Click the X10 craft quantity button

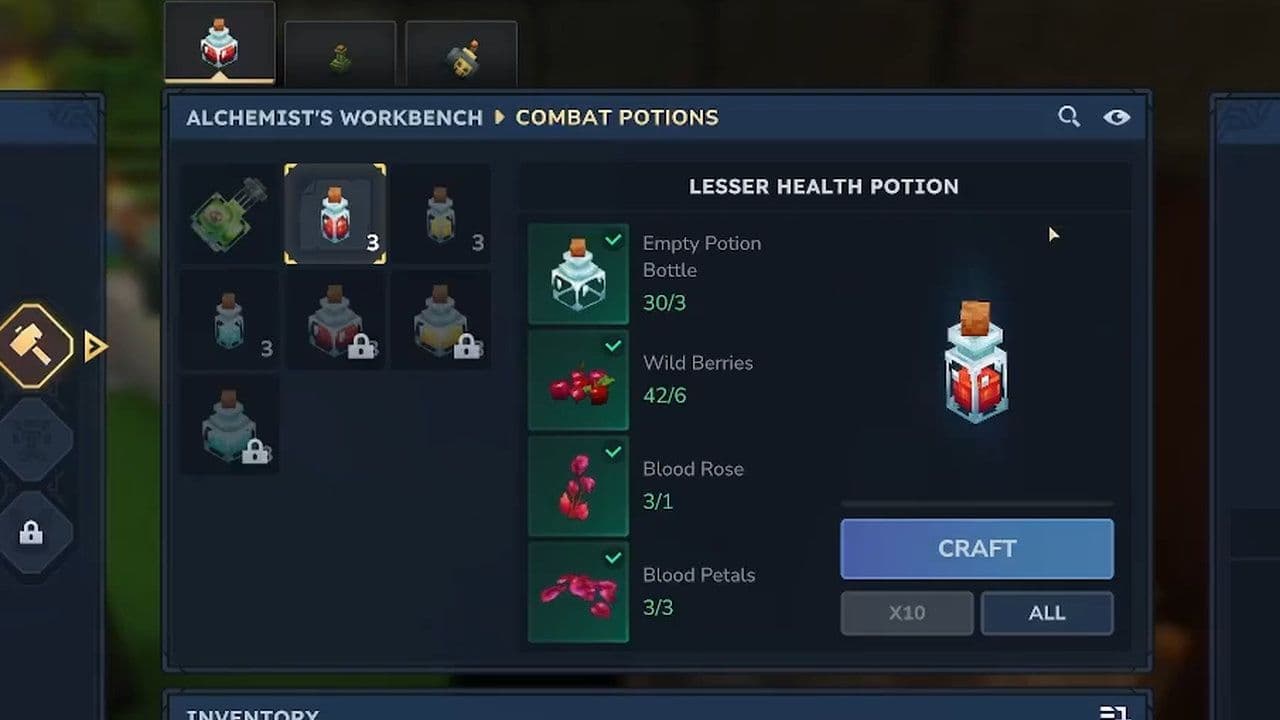click(x=906, y=613)
